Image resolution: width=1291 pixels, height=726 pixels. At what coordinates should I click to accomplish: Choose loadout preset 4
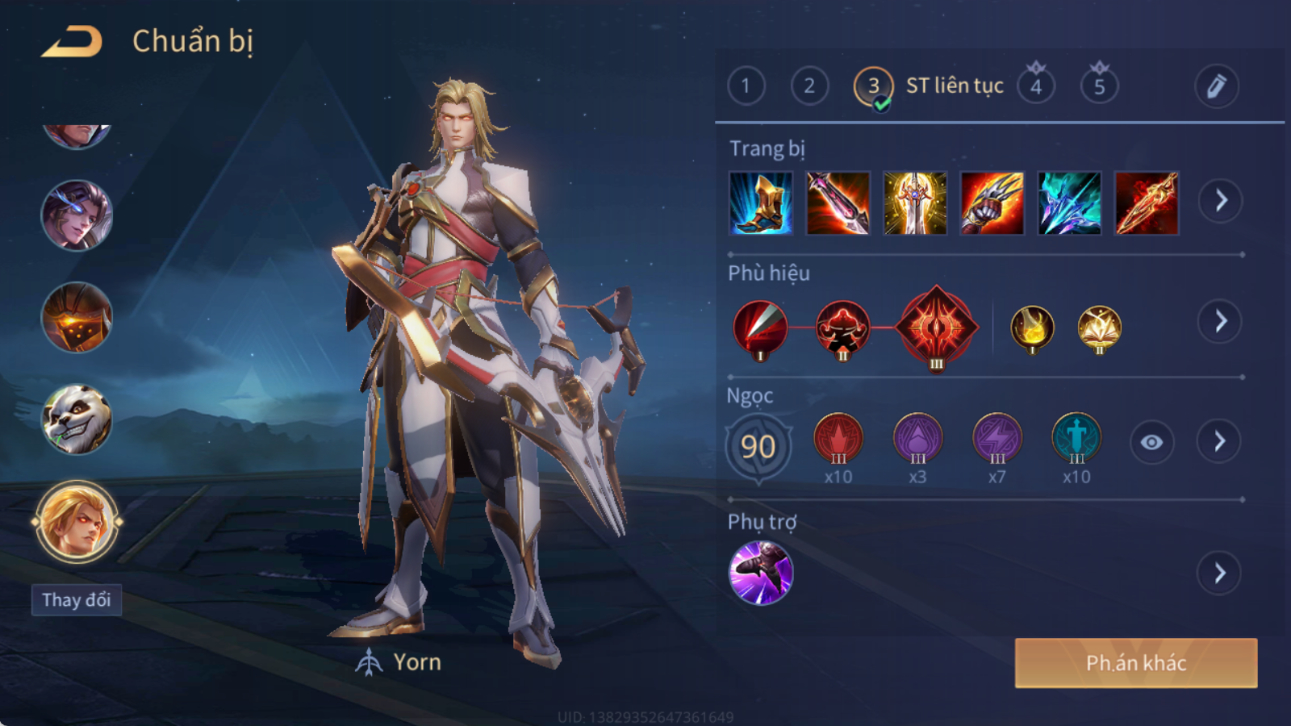1036,86
